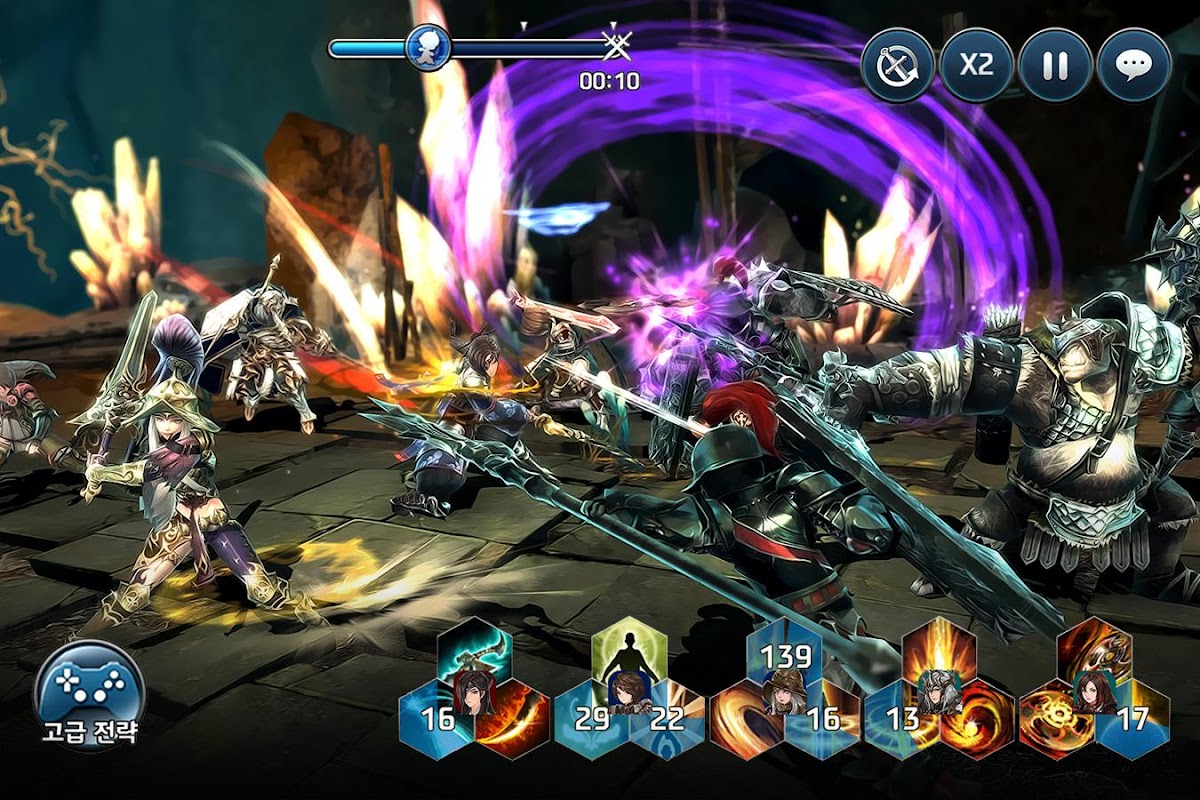The width and height of the screenshot is (1200, 800).
Task: Select the skill on cooldown 22
Action: [669, 720]
